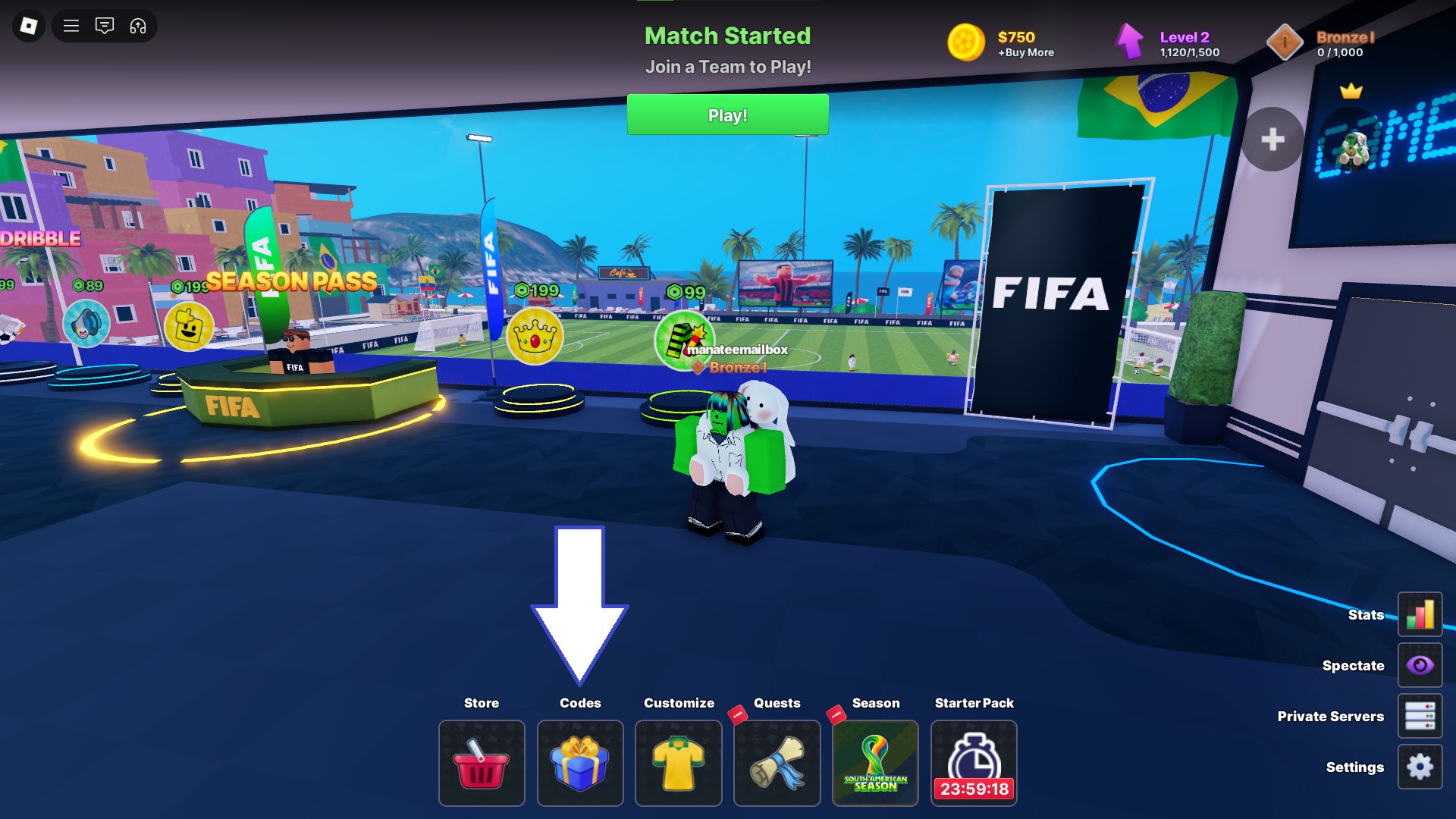The height and width of the screenshot is (819, 1456).
Task: Open the Roblox hamburger menu
Action: coord(71,25)
